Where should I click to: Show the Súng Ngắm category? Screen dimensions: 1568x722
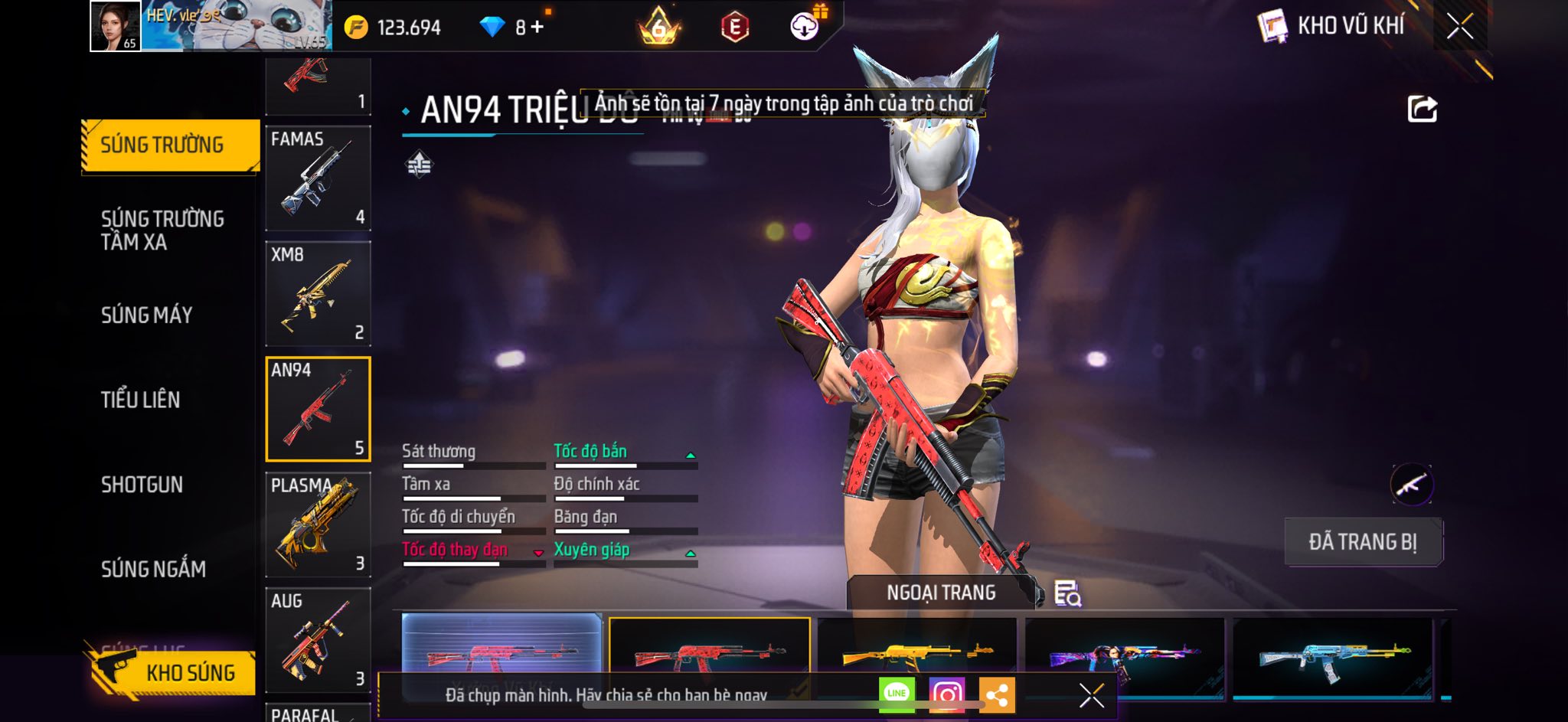tap(153, 569)
